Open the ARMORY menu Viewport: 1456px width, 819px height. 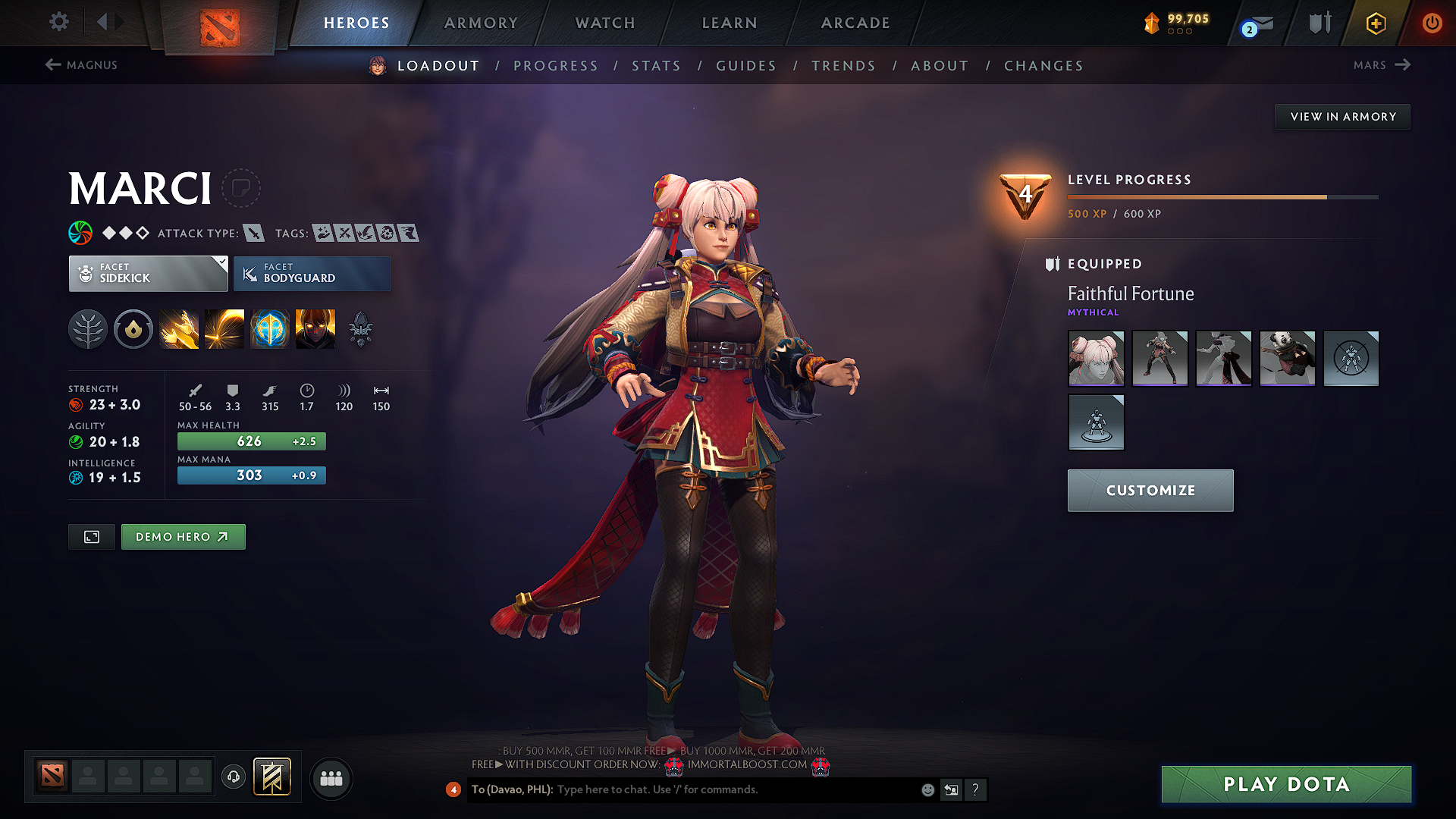481,23
